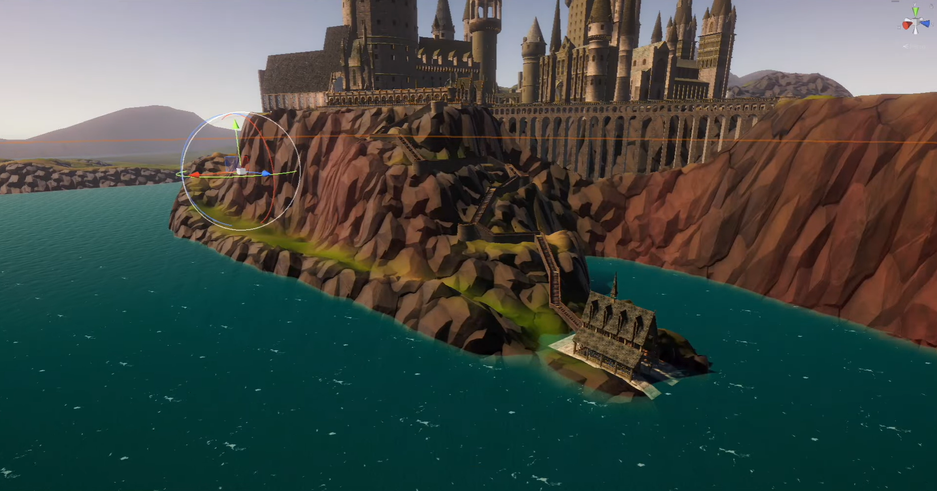Grab the blue Z-axis move arrow
Image resolution: width=937 pixels, height=491 pixels.
click(266, 174)
